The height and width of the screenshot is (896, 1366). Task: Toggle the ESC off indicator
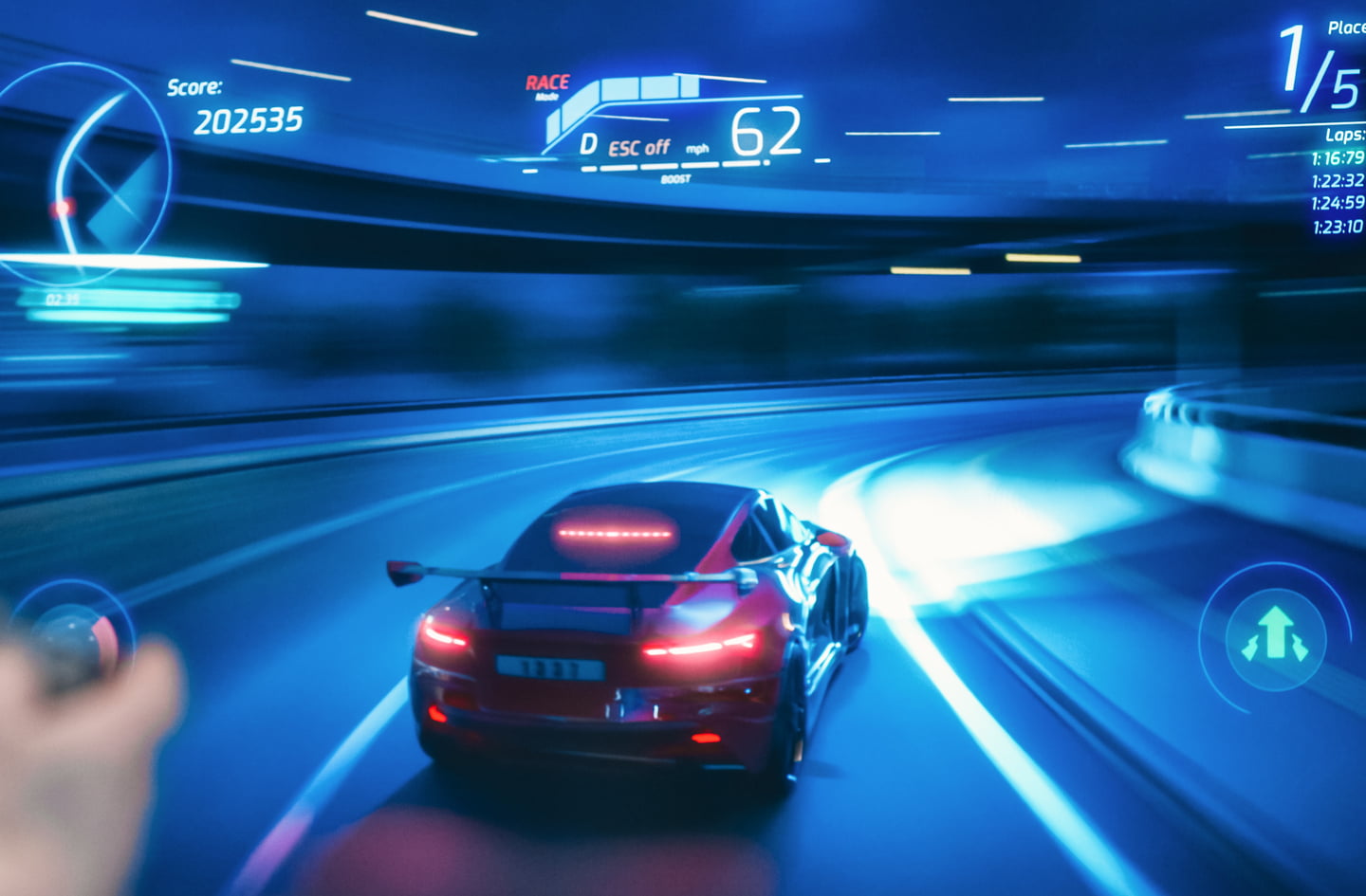[638, 148]
